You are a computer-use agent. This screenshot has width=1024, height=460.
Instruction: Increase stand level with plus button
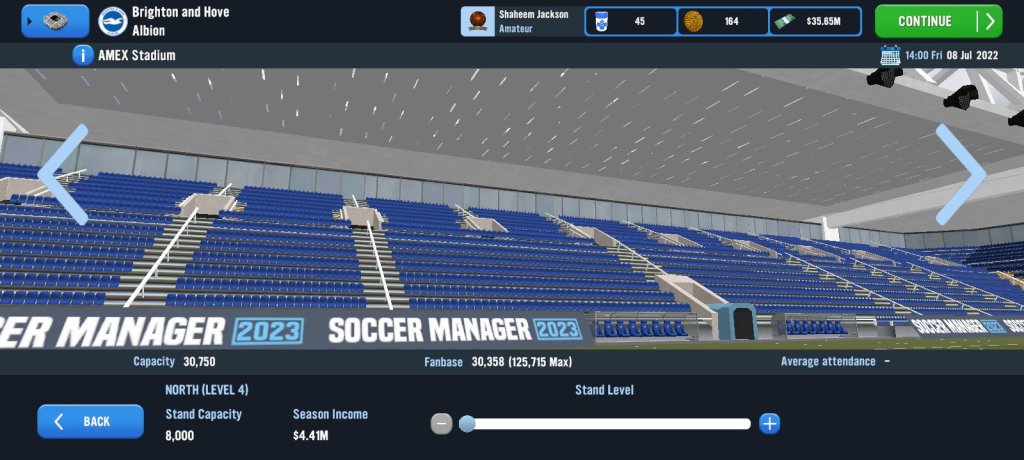769,424
